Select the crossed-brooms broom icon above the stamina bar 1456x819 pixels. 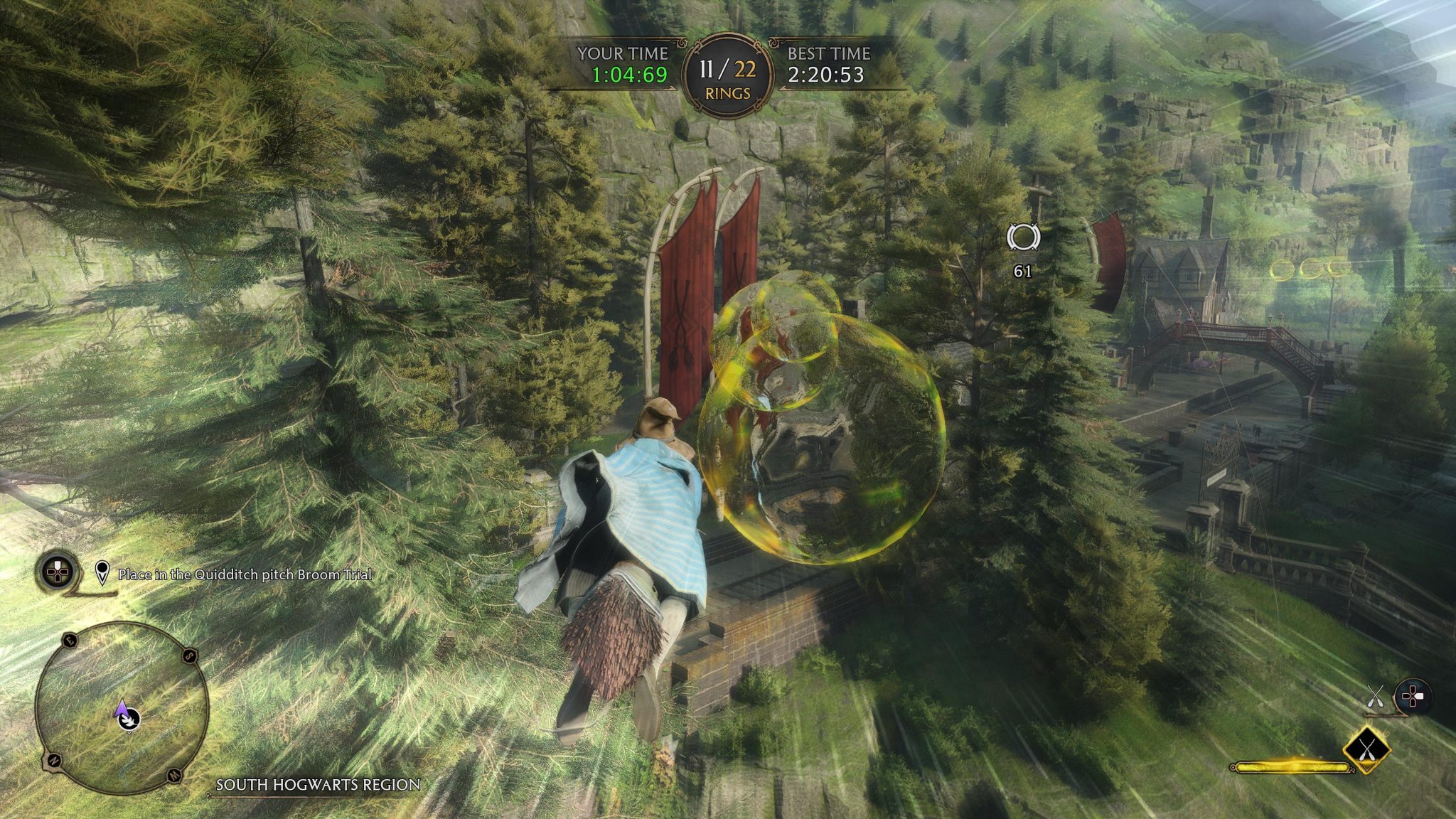click(1366, 750)
